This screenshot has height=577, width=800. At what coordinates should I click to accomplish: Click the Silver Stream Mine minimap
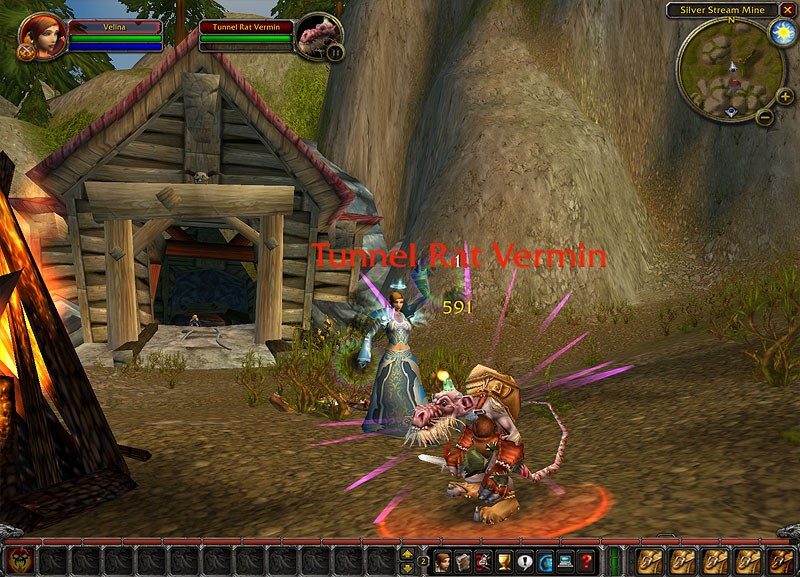(730, 68)
